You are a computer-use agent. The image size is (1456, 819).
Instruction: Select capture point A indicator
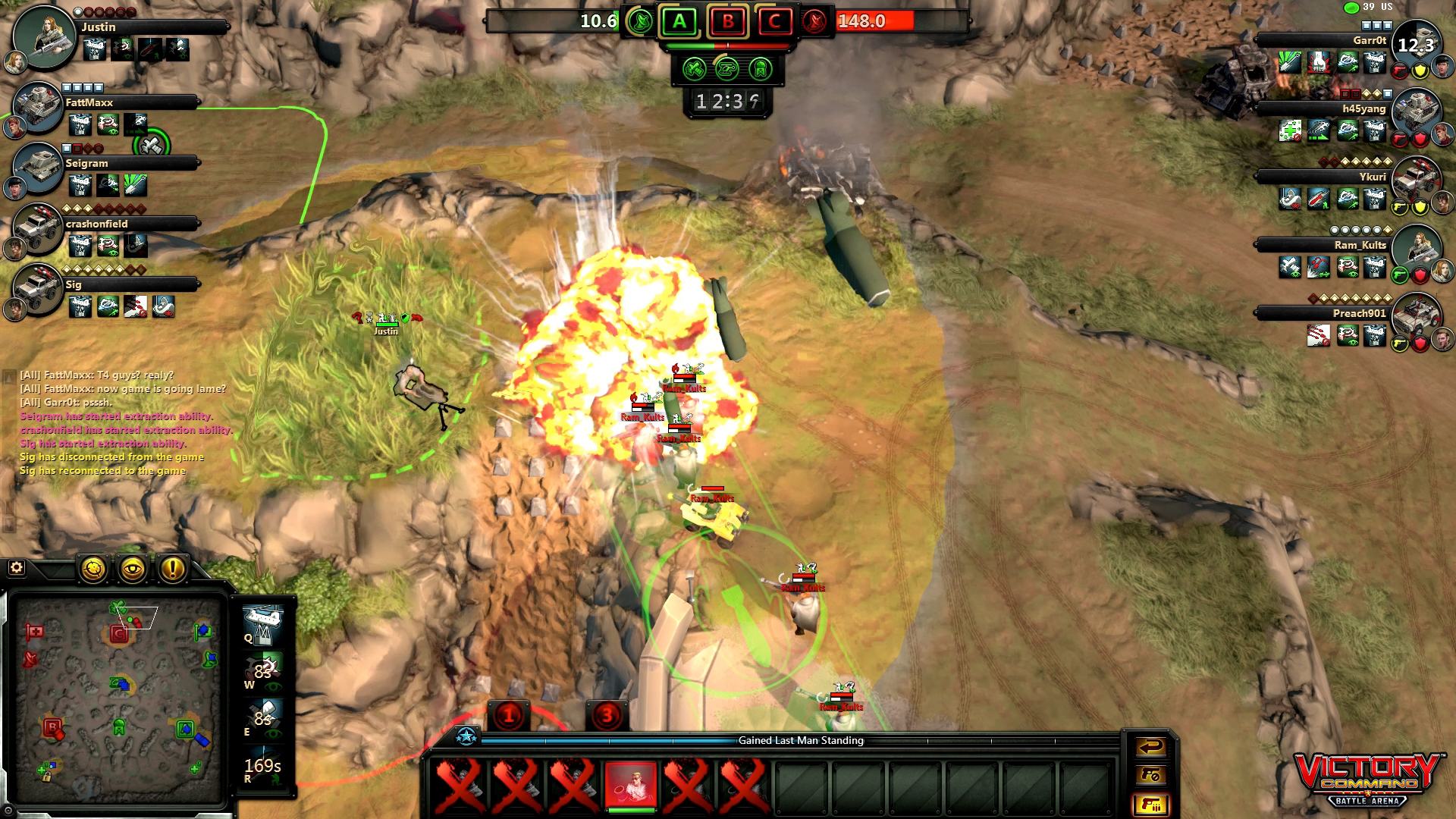coord(679,21)
